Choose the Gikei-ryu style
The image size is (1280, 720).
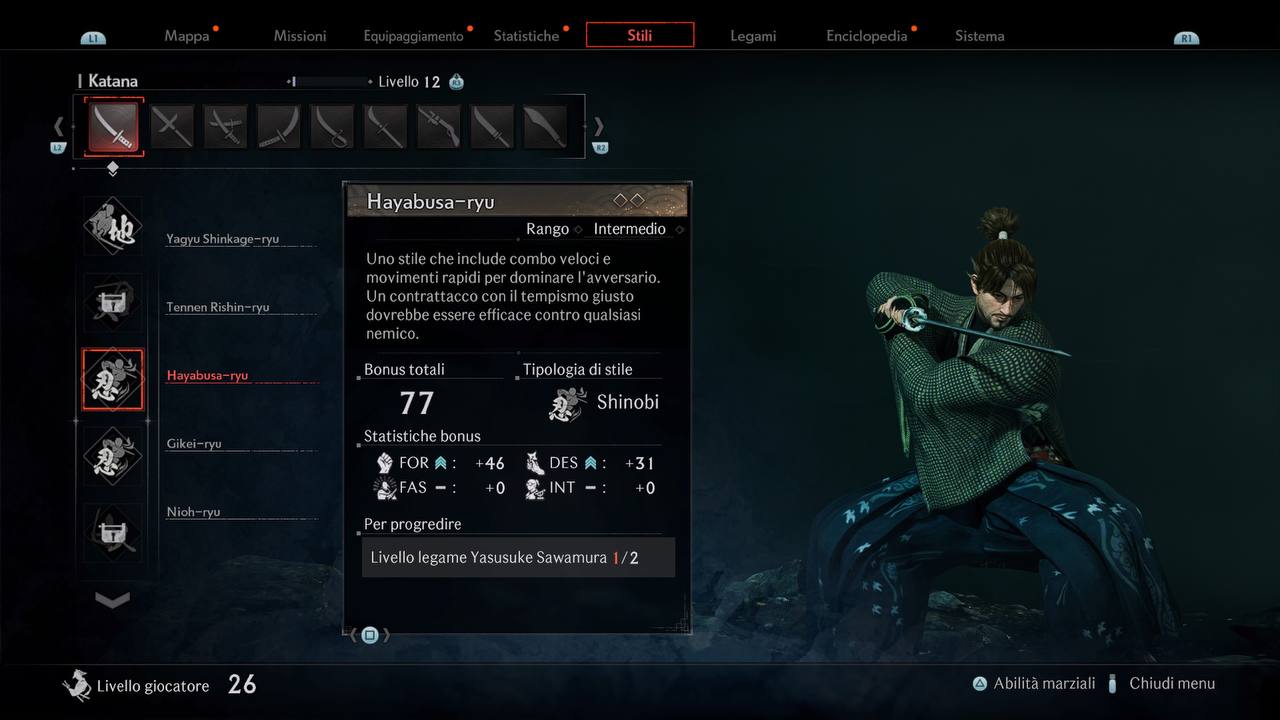click(x=194, y=444)
